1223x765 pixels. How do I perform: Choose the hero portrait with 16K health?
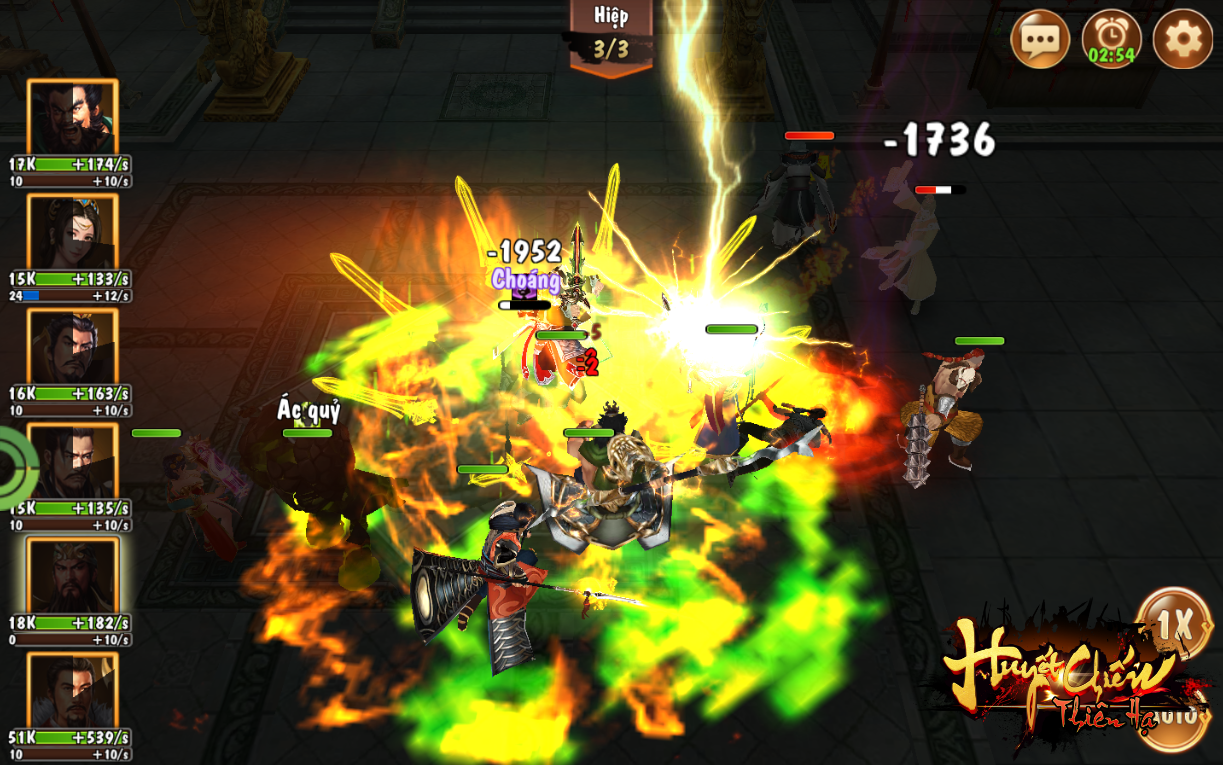pos(72,347)
